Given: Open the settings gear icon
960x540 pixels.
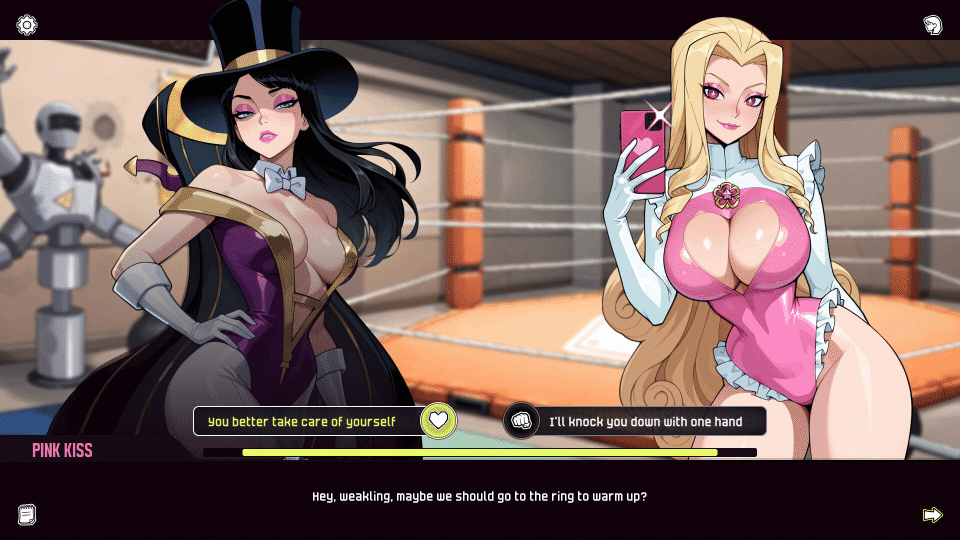Looking at the screenshot, I should tap(27, 25).
